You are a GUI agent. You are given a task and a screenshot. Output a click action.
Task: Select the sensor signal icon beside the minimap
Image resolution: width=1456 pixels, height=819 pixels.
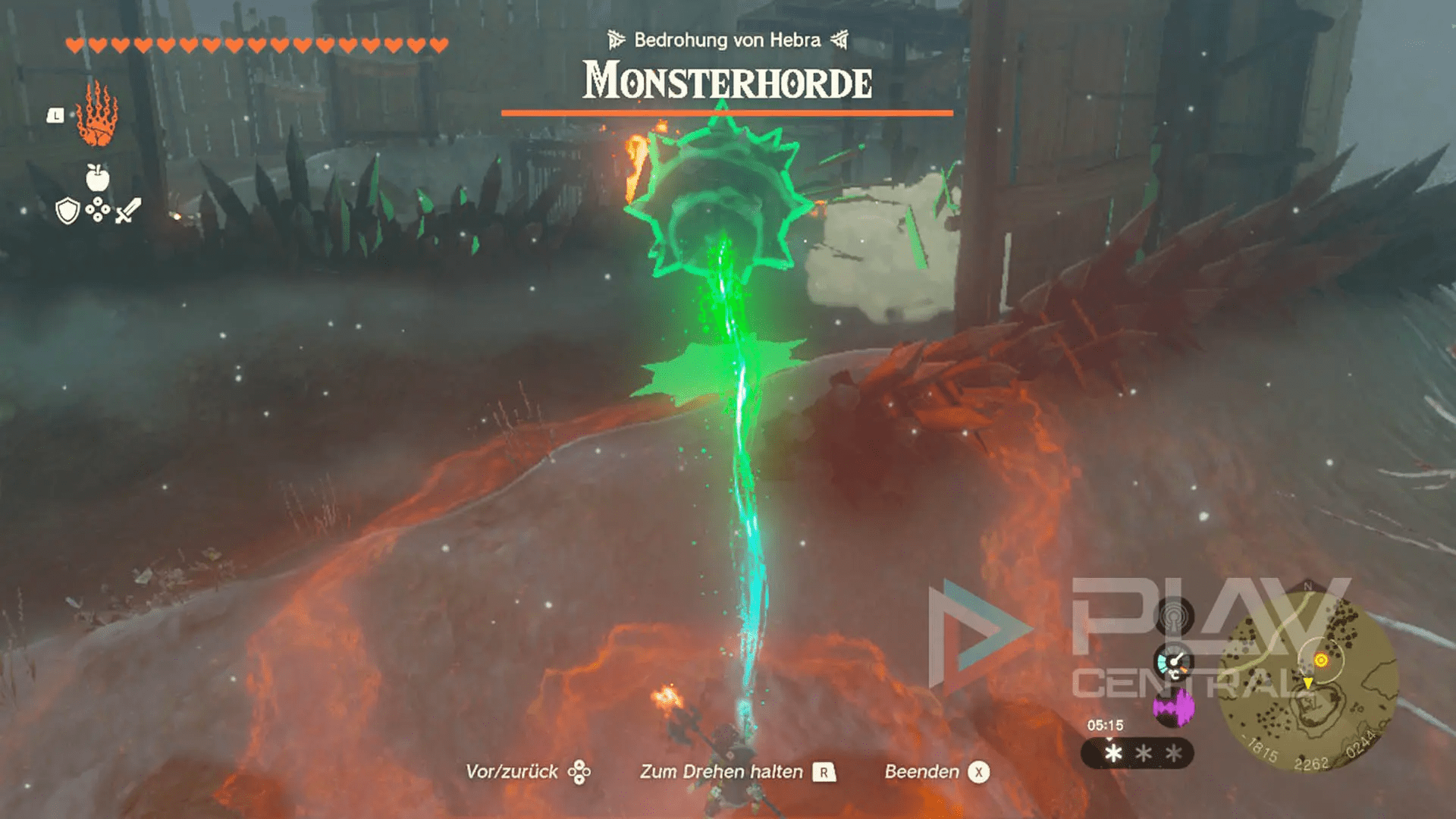click(1173, 615)
